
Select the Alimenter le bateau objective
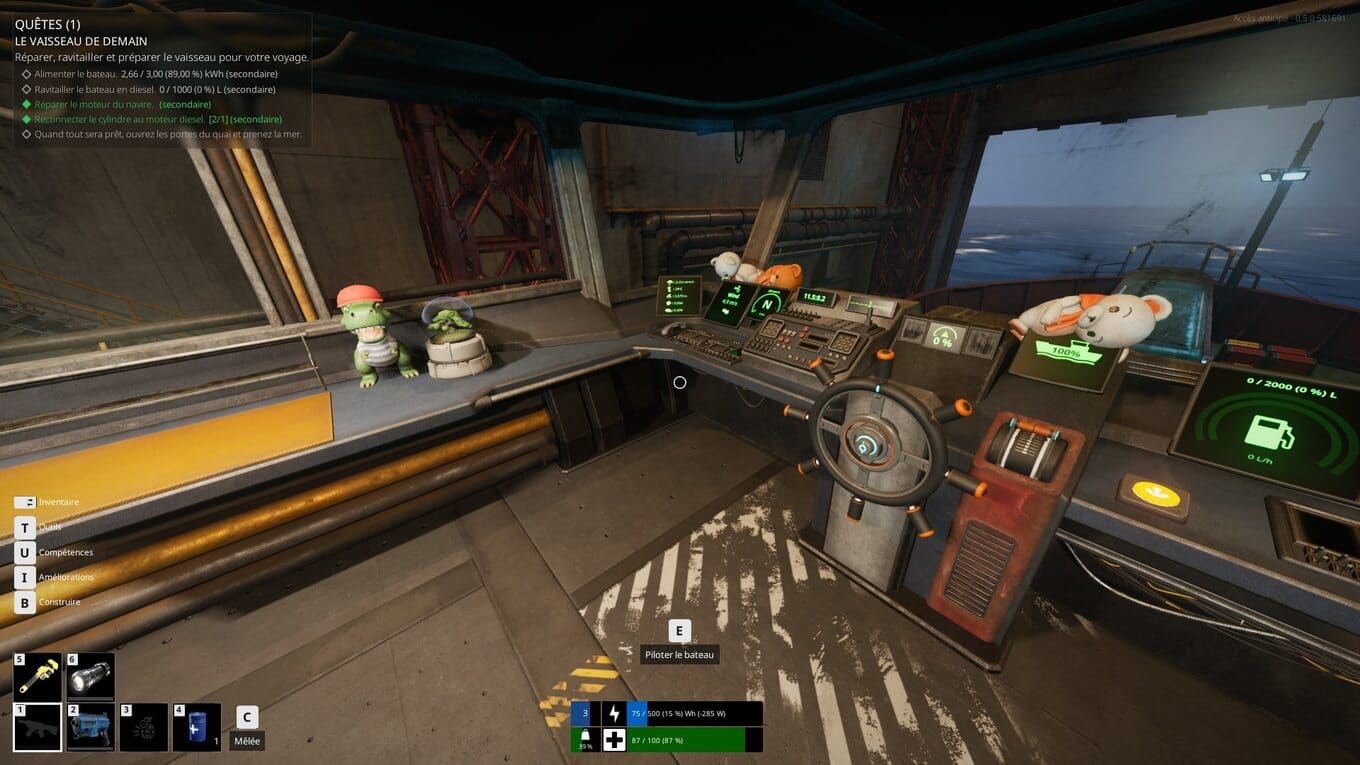coord(156,74)
